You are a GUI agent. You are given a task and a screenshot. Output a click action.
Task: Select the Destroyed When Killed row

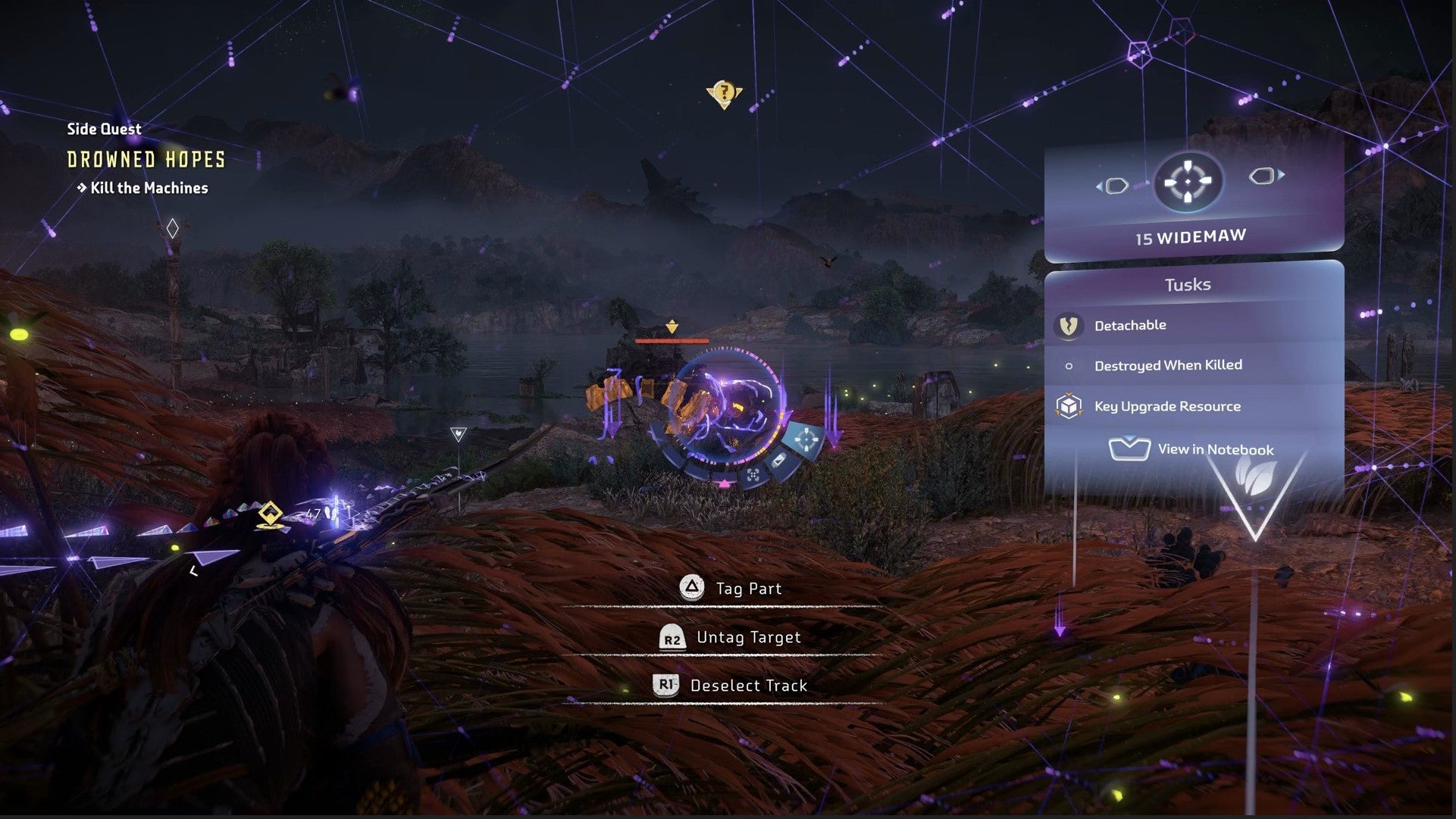click(1167, 365)
